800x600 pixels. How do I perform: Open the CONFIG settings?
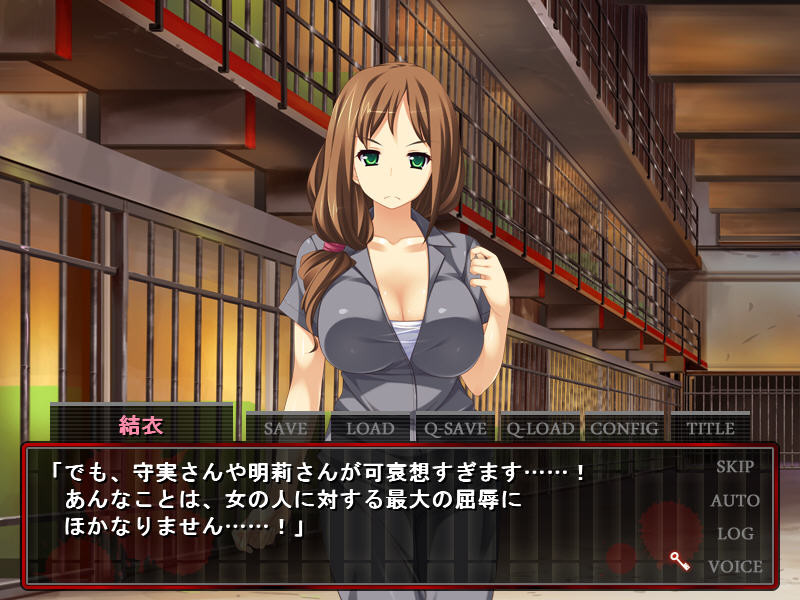(625, 428)
